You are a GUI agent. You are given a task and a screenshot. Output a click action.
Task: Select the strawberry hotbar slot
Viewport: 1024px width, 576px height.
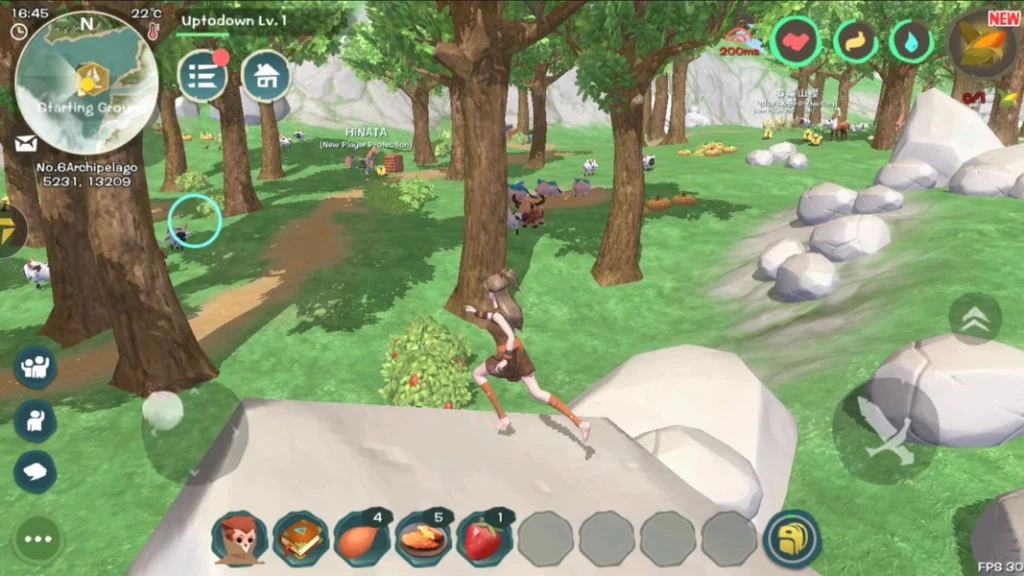pos(484,540)
